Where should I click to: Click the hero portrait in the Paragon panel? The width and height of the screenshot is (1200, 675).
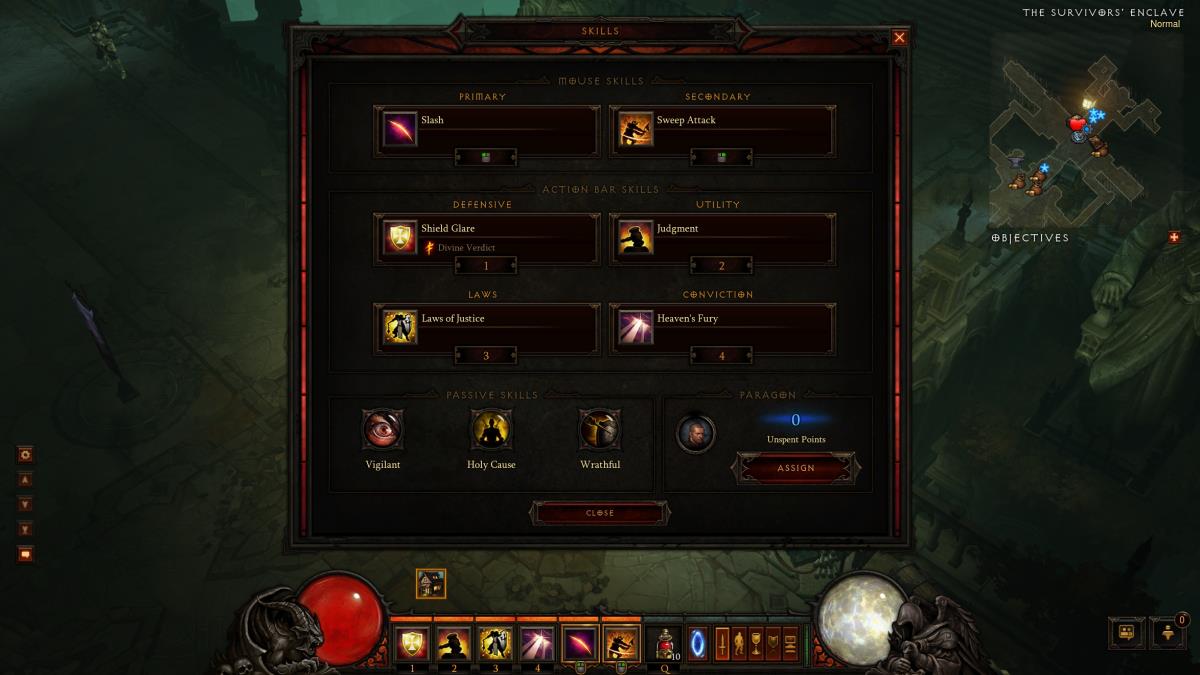695,433
